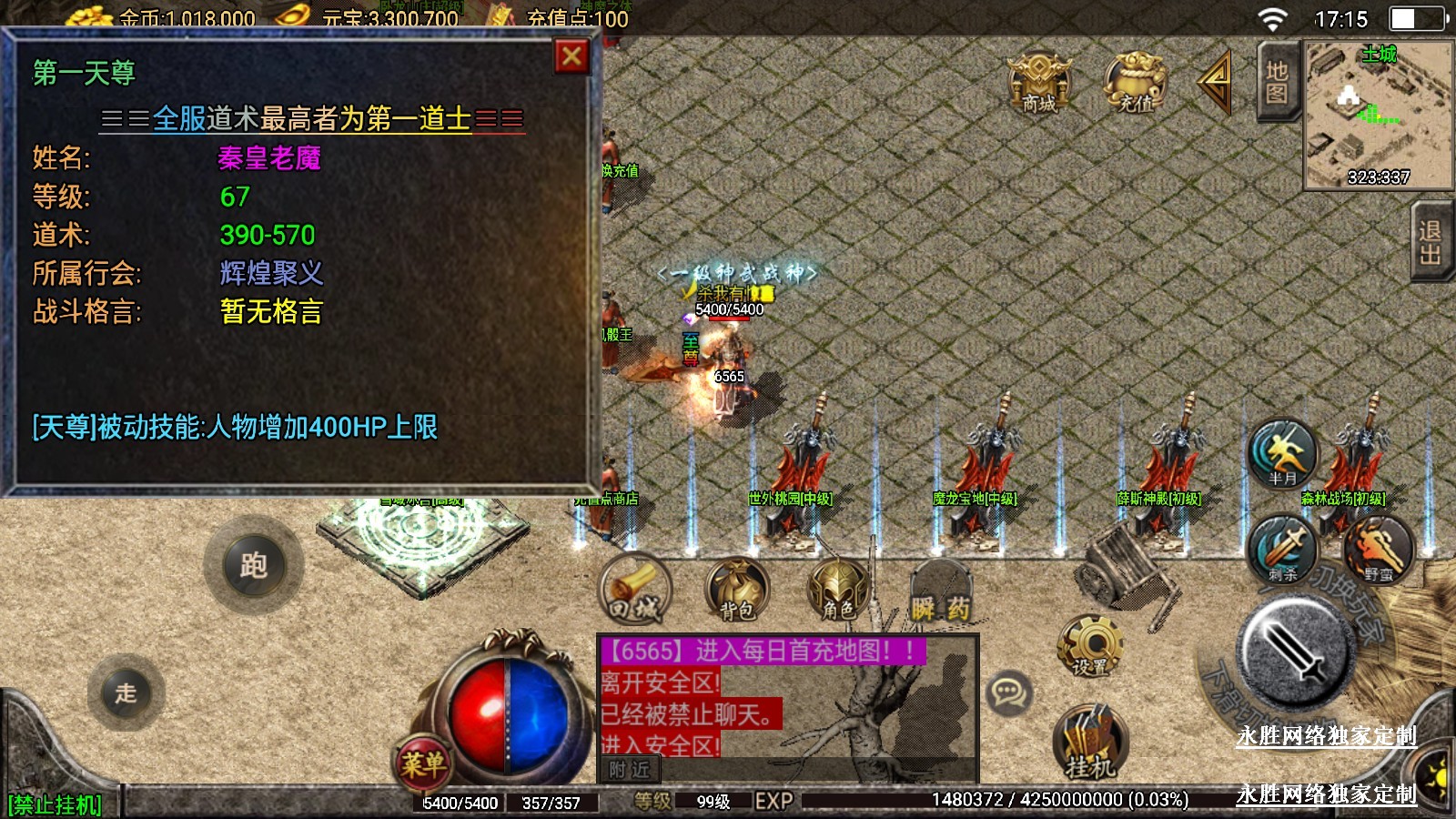This screenshot has height=819, width=1456.
Task: Use the 瞬药 instant potion button
Action: 941,593
